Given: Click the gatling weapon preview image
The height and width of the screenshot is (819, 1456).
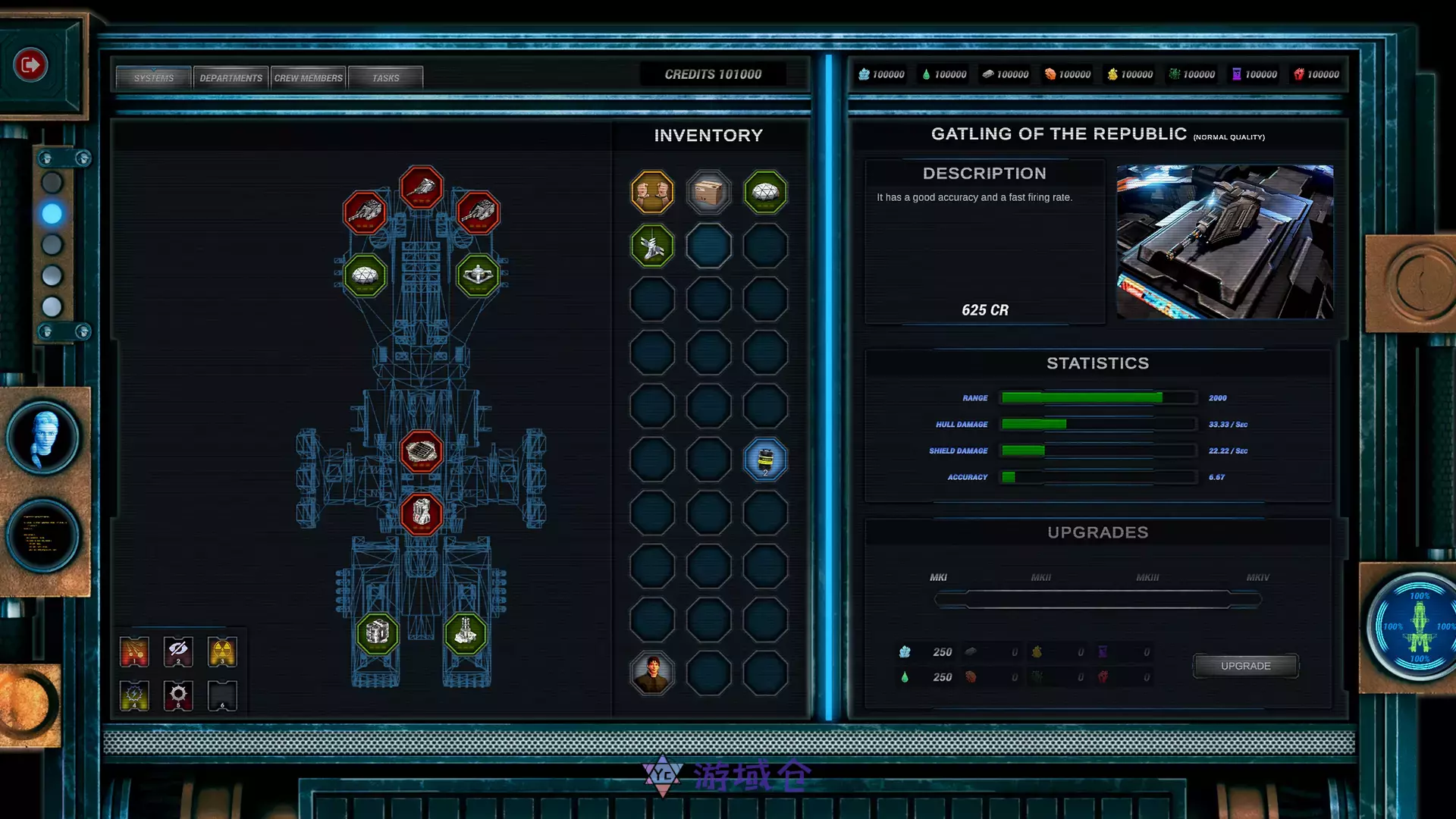Looking at the screenshot, I should click(x=1225, y=242).
